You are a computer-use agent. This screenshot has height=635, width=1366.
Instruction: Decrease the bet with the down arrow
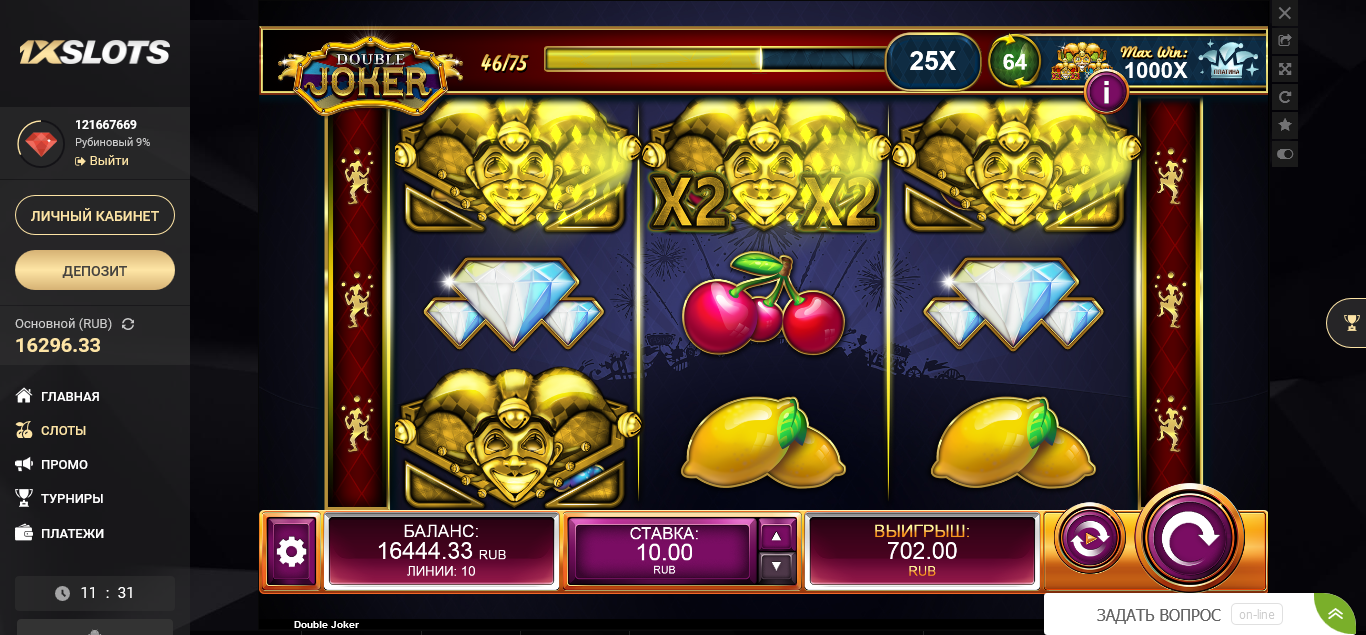777,567
